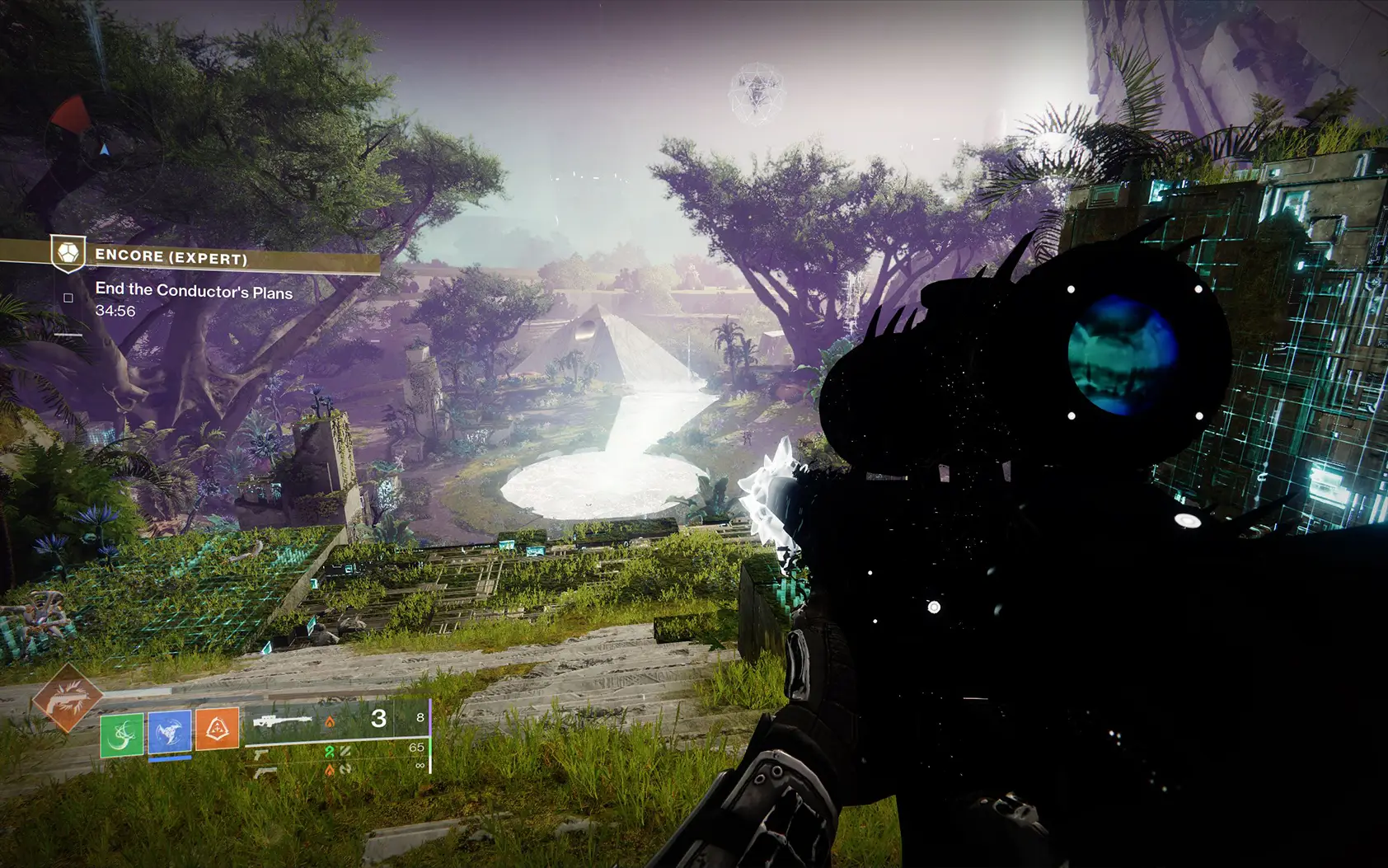Check the objective checkbox beside End the Conductor's Plans
Screen dimensions: 1388x868
[x=68, y=298]
